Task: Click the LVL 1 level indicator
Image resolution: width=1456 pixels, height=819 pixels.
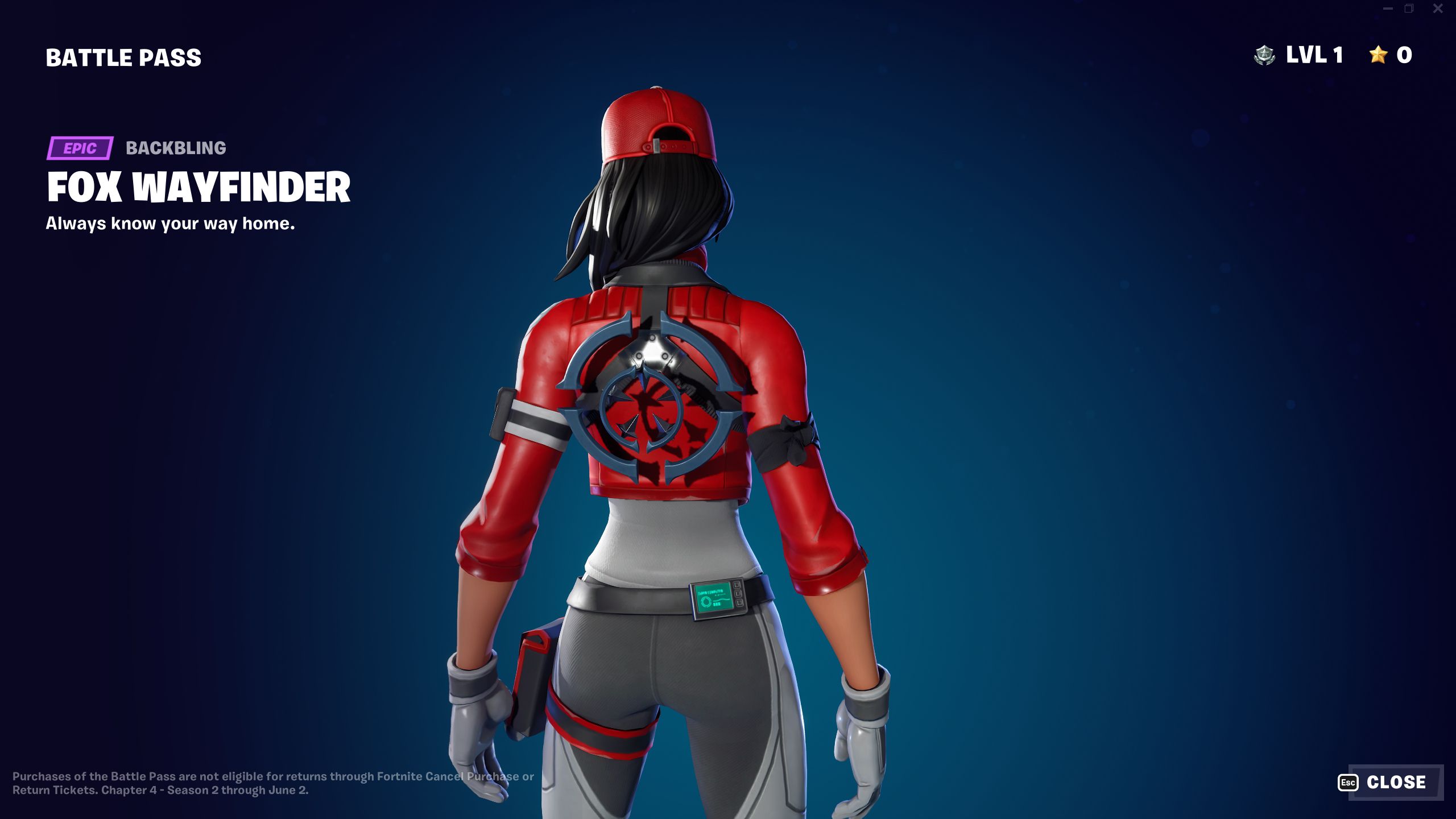Action: [1313, 55]
